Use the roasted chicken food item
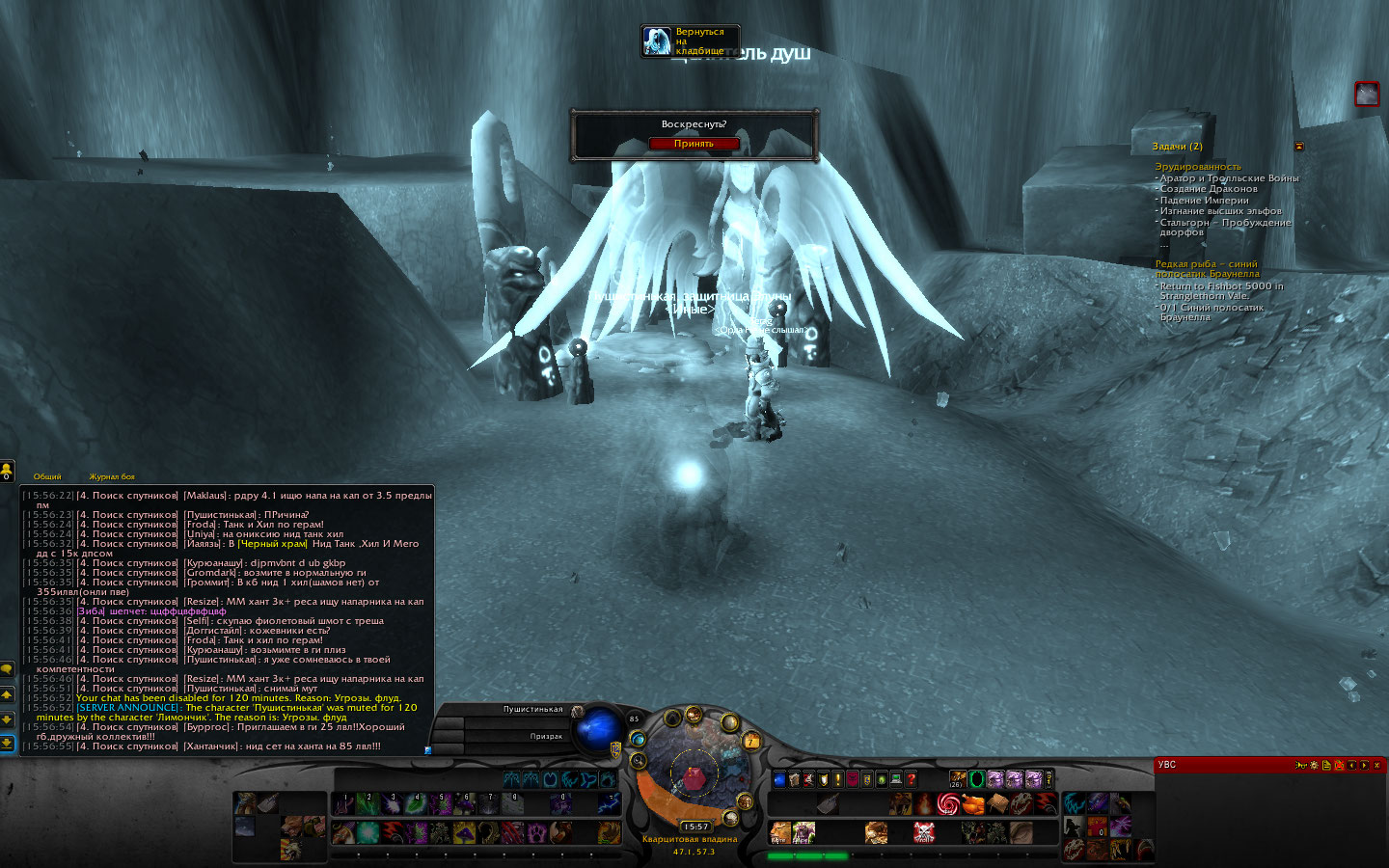The width and height of the screenshot is (1389, 868). (972, 803)
